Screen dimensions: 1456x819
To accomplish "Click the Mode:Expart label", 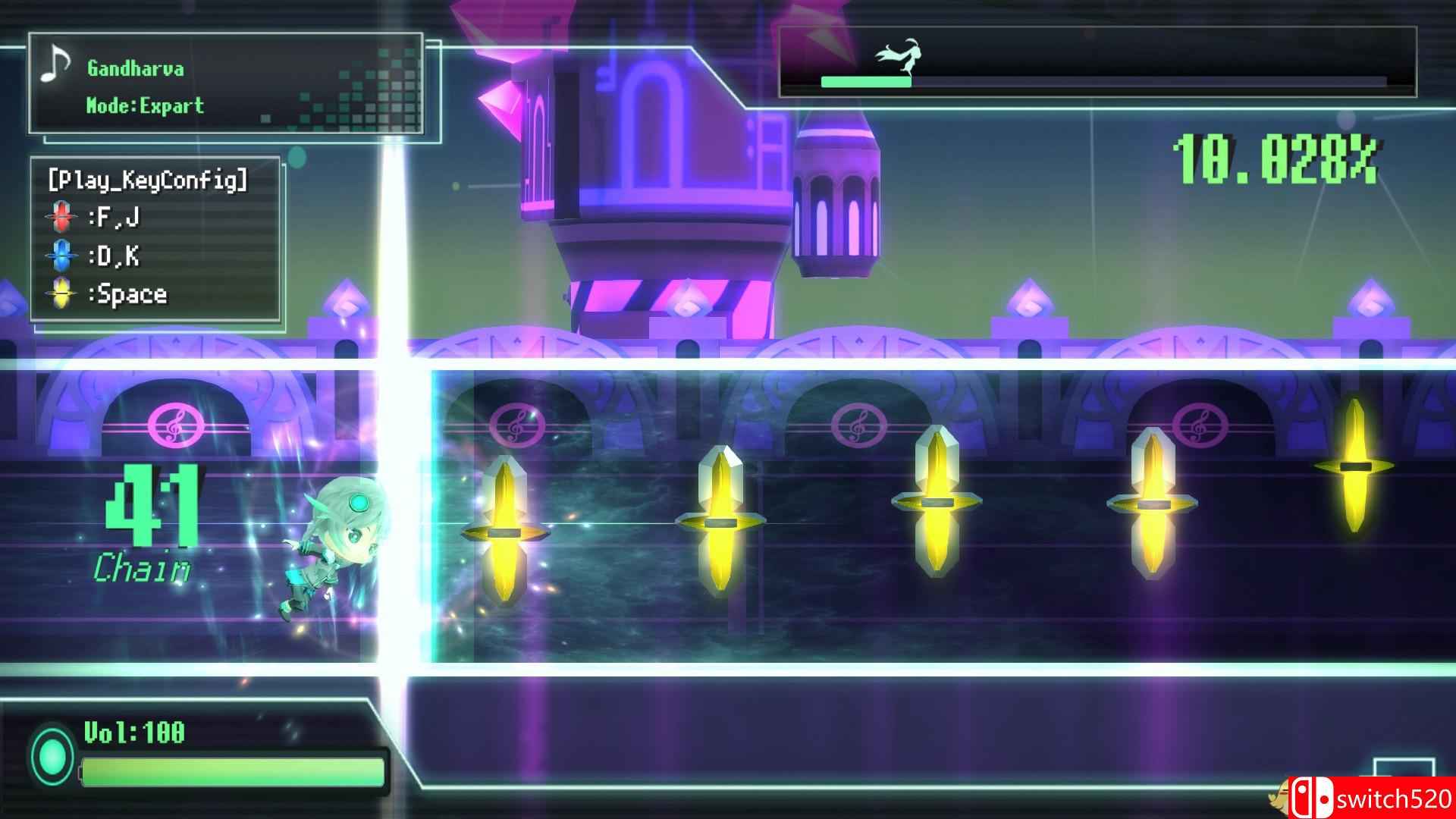I will [x=144, y=105].
